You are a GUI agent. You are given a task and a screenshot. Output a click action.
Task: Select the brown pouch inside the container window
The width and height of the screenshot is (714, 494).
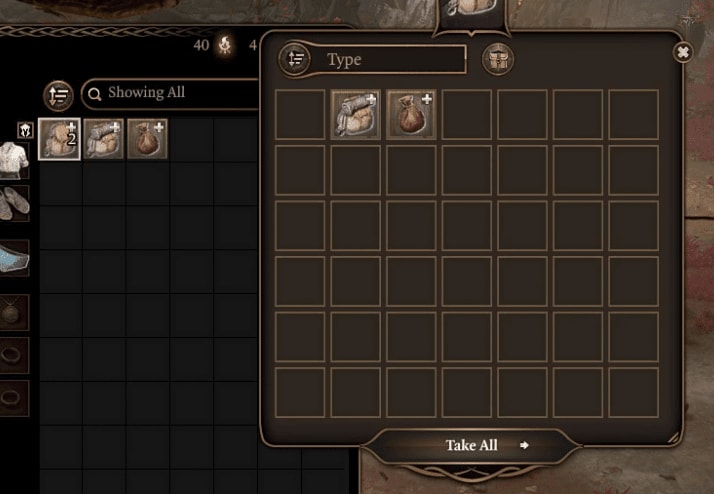tap(411, 114)
